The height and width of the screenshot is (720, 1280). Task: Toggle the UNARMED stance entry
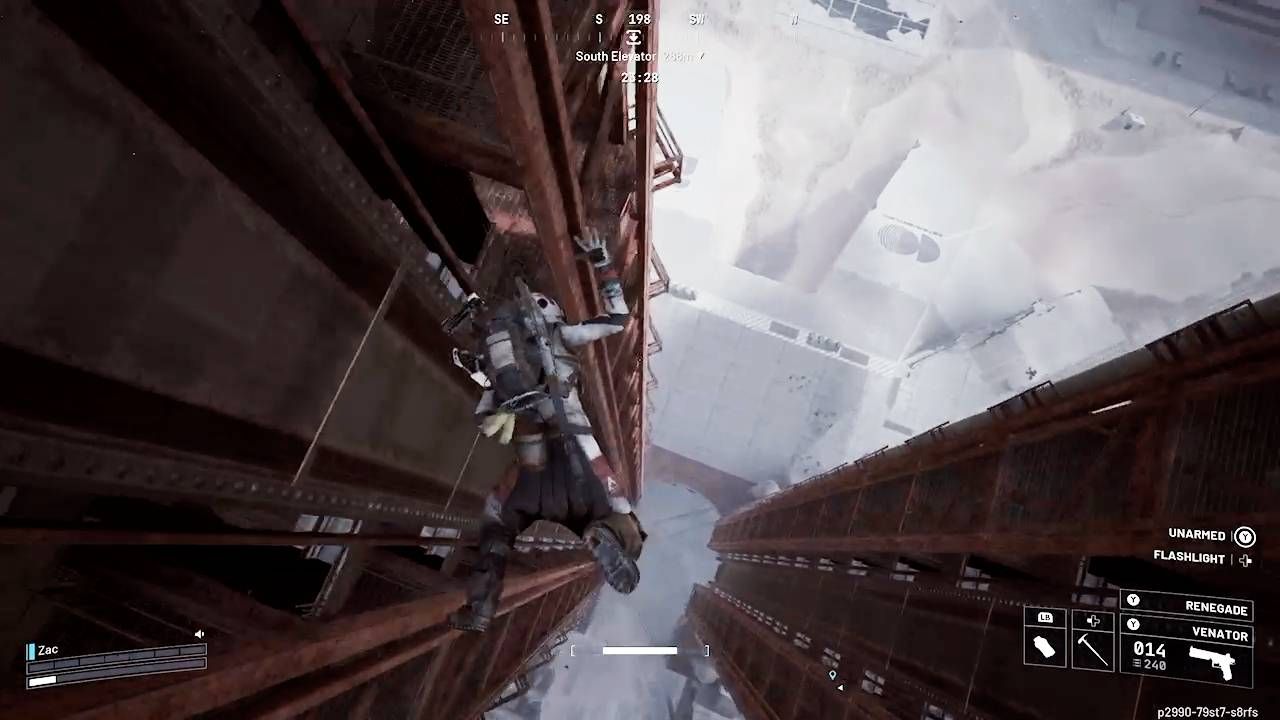1197,535
